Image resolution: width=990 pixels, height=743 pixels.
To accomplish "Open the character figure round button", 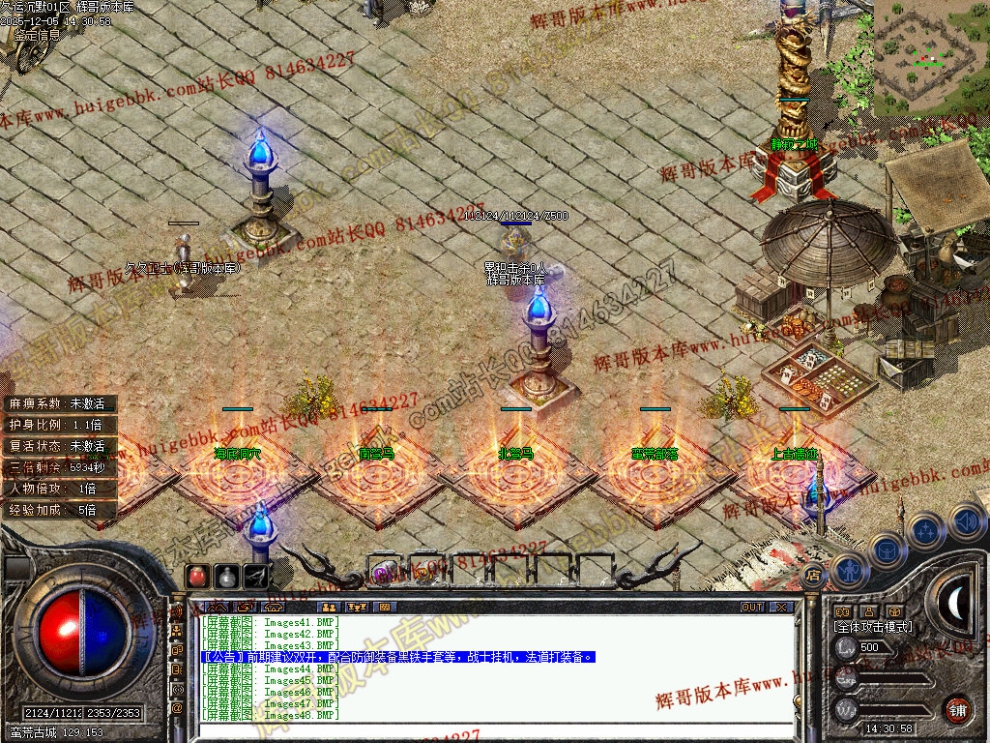I will (x=848, y=569).
